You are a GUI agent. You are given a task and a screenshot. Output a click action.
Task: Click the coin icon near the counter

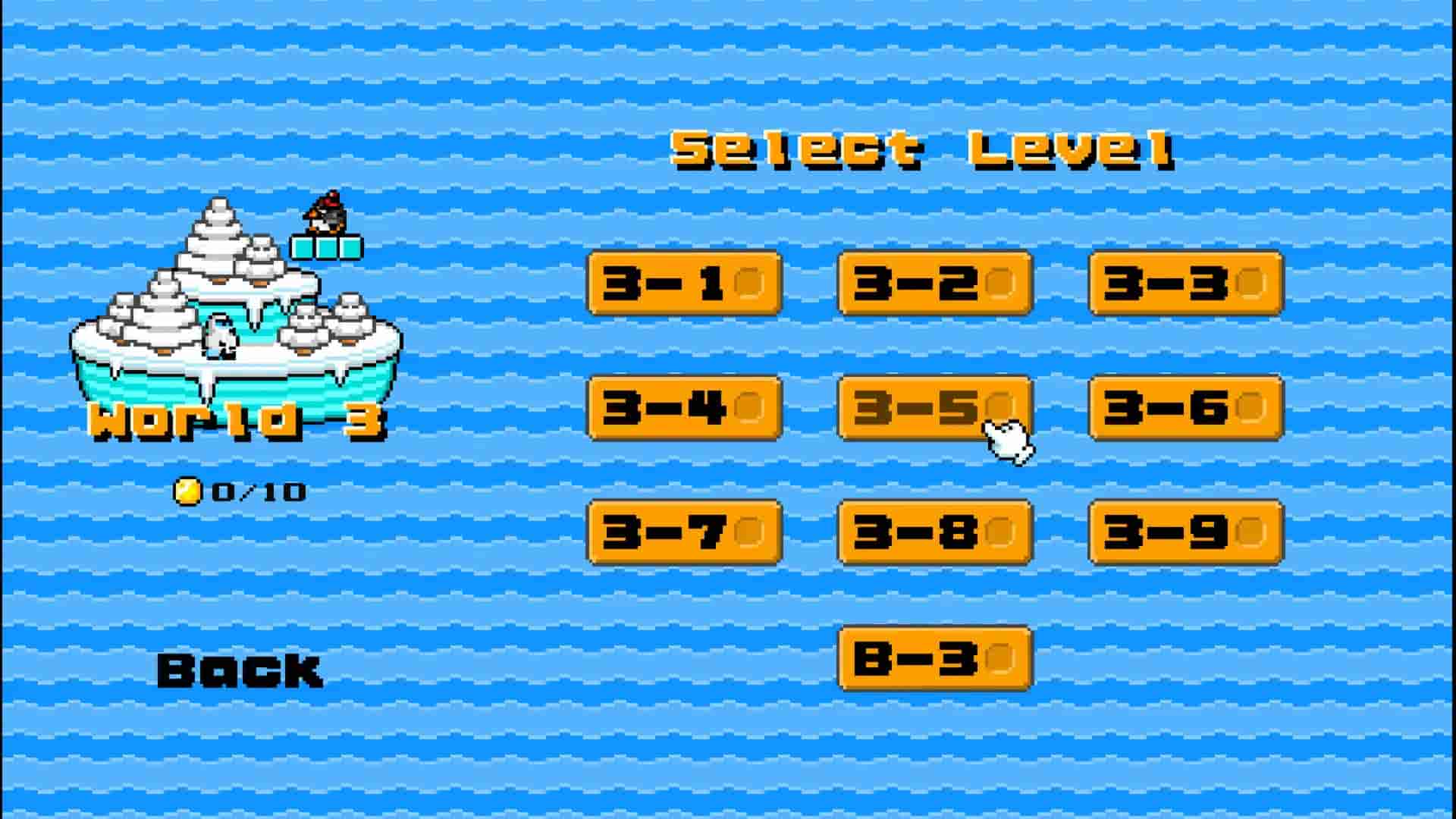(x=189, y=491)
